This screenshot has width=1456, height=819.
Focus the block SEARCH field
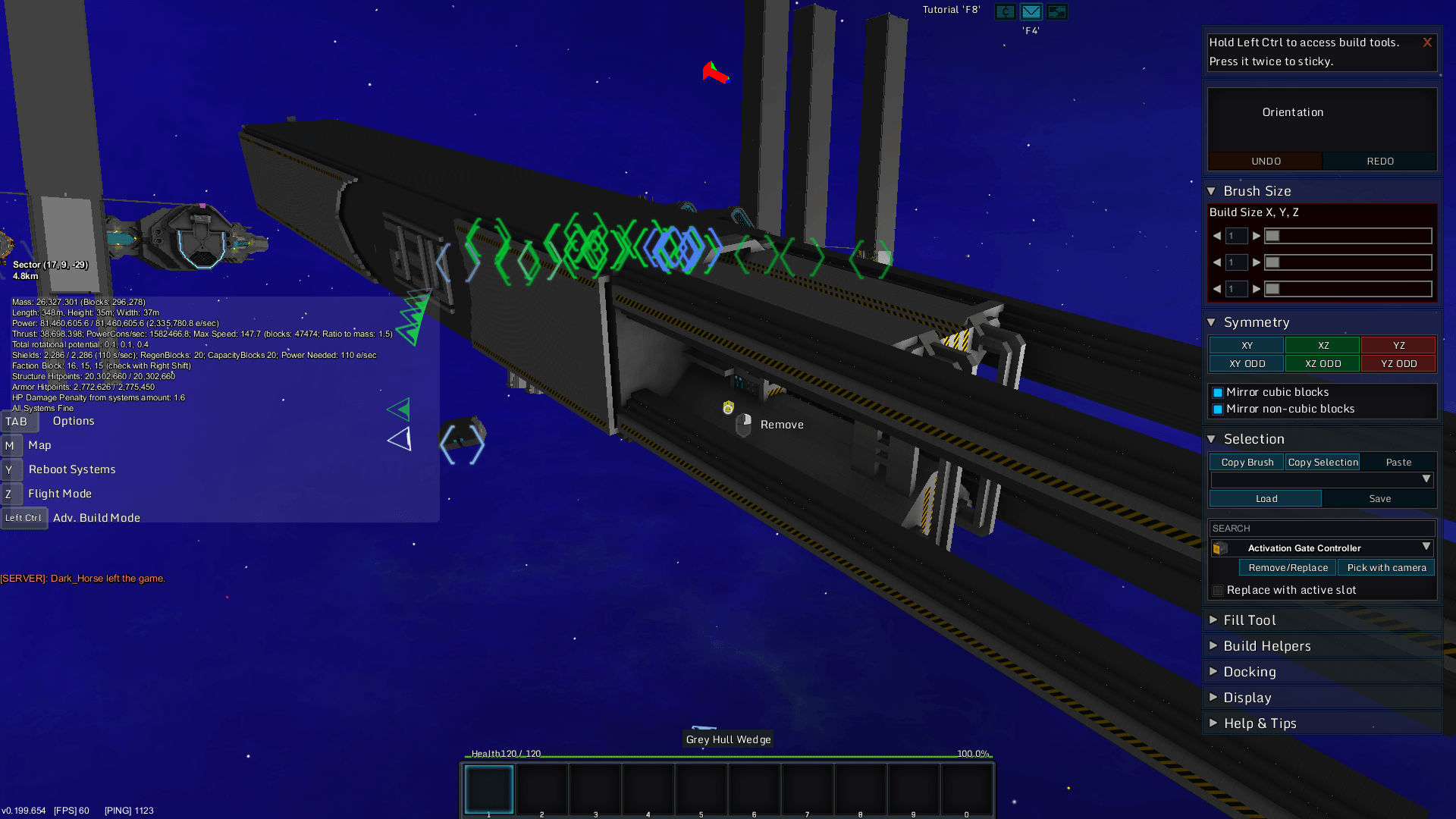[x=1321, y=529]
